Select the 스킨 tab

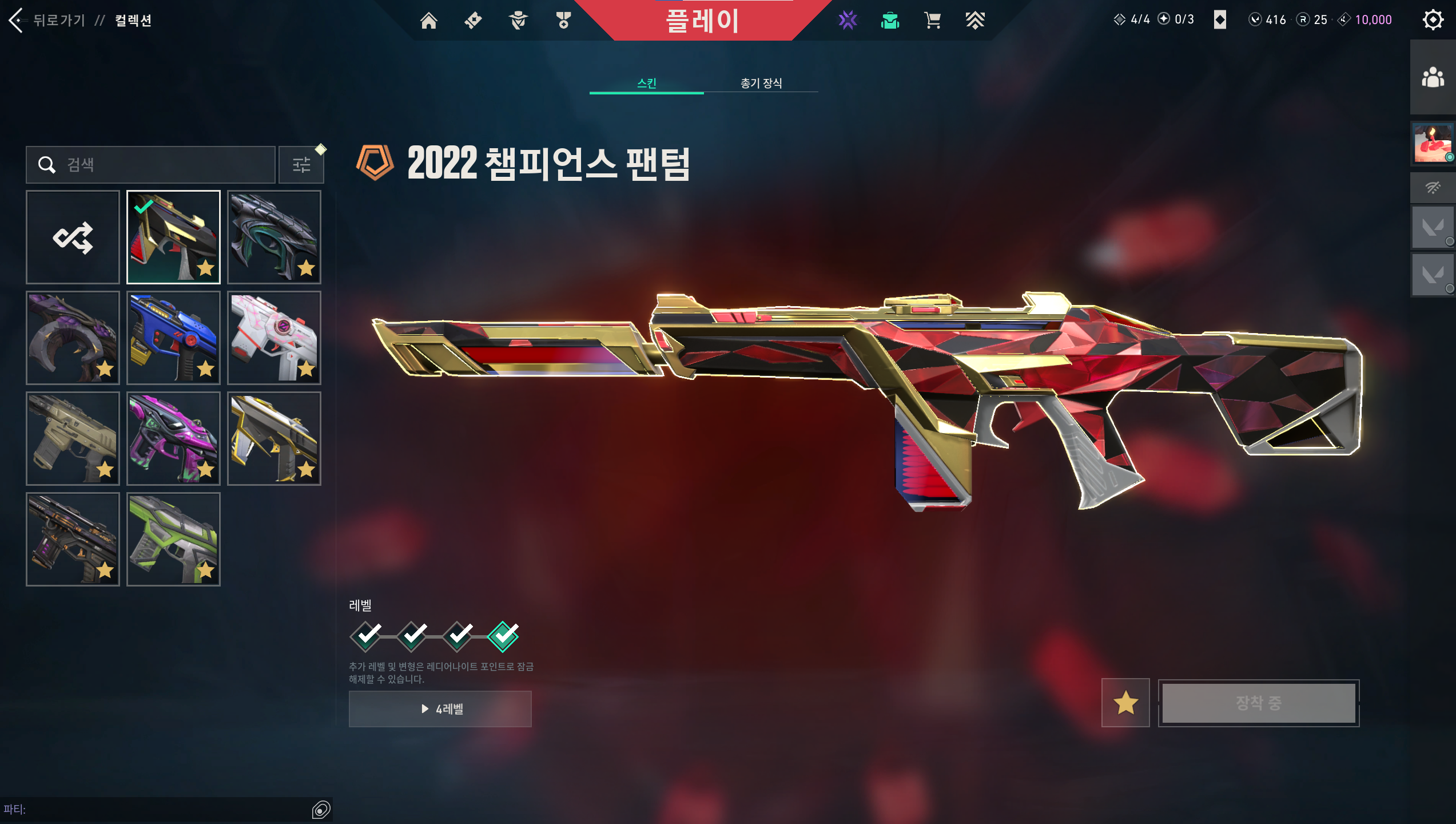(x=646, y=84)
